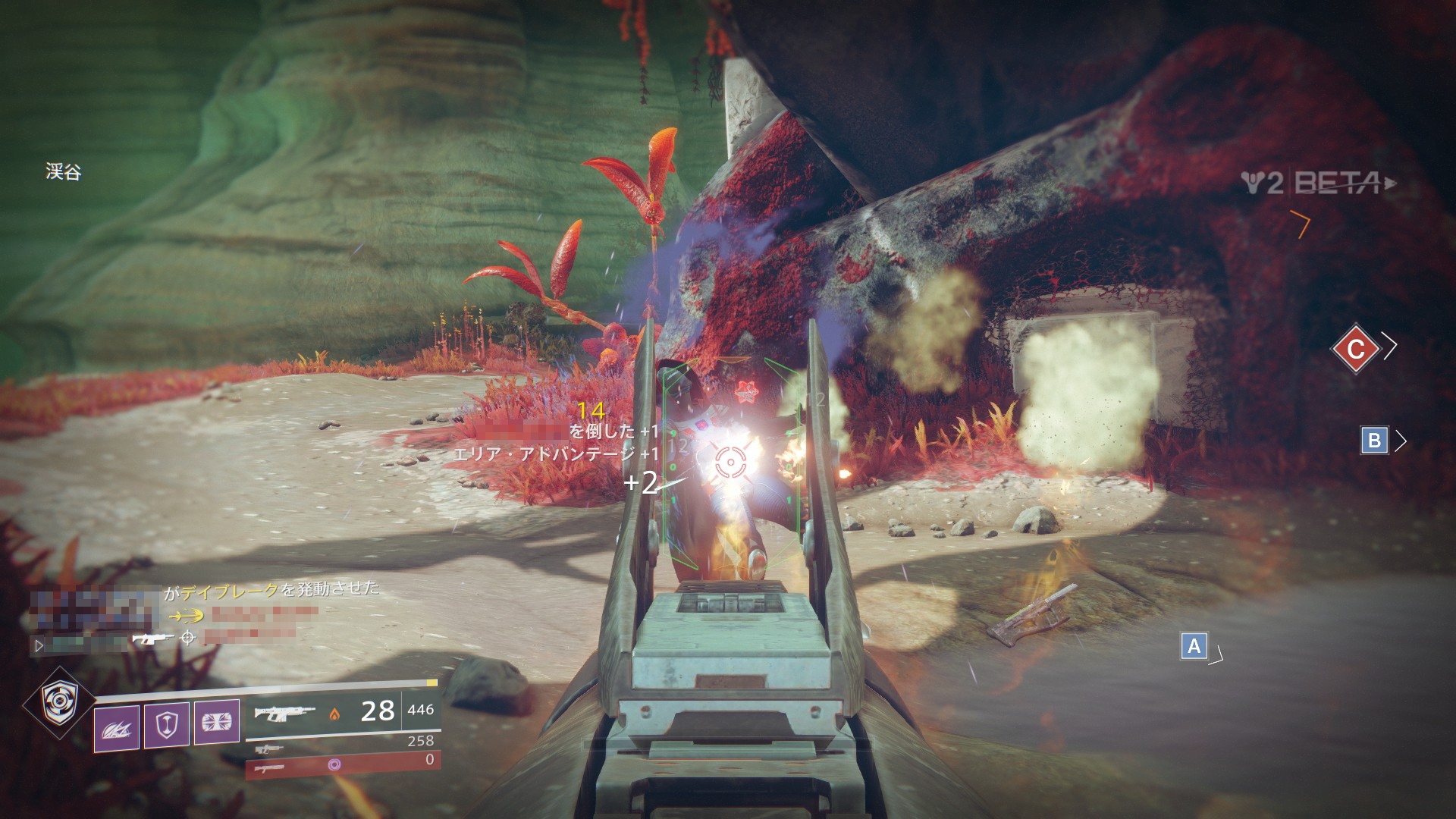
Task: Click the blue zone A marker
Action: click(x=1194, y=646)
